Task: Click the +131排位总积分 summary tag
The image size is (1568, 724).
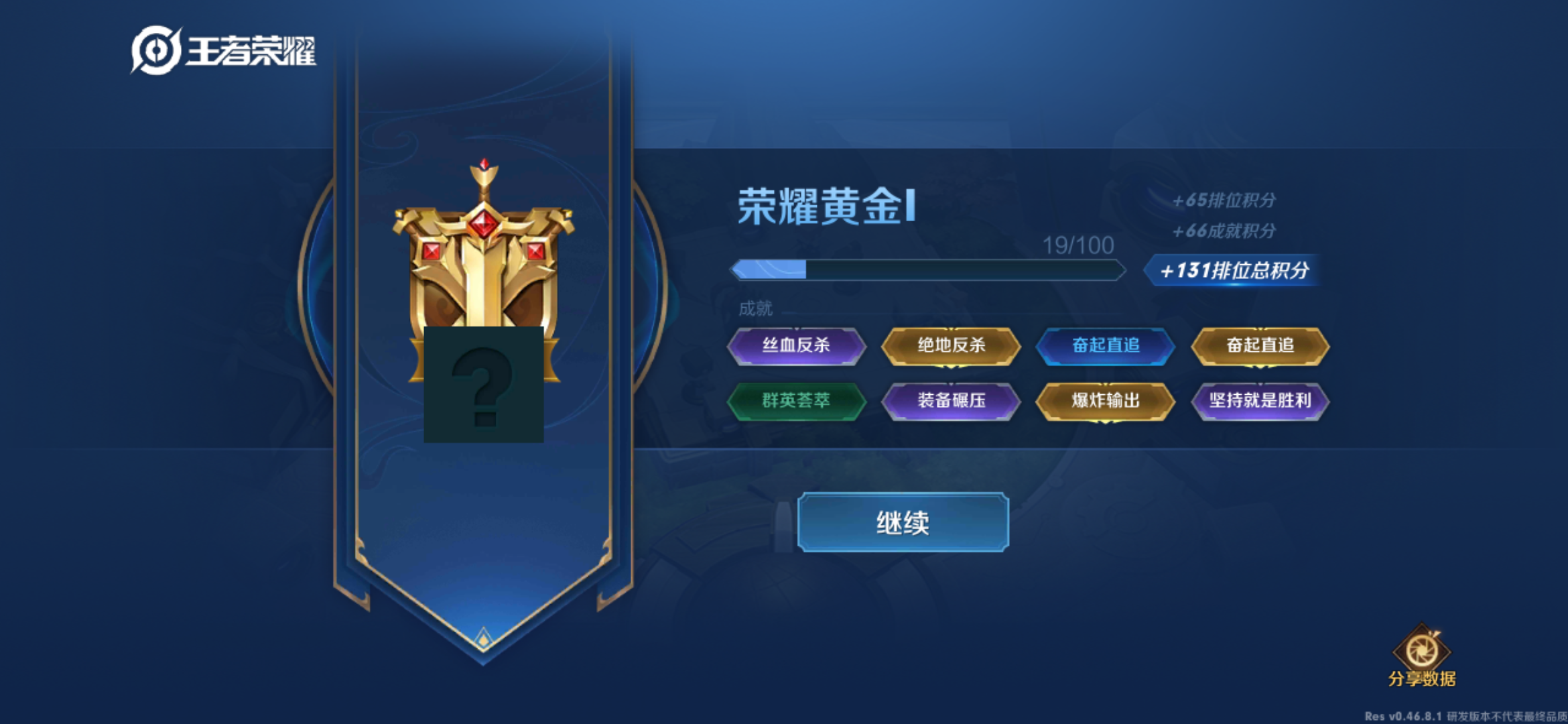Action: [1235, 271]
